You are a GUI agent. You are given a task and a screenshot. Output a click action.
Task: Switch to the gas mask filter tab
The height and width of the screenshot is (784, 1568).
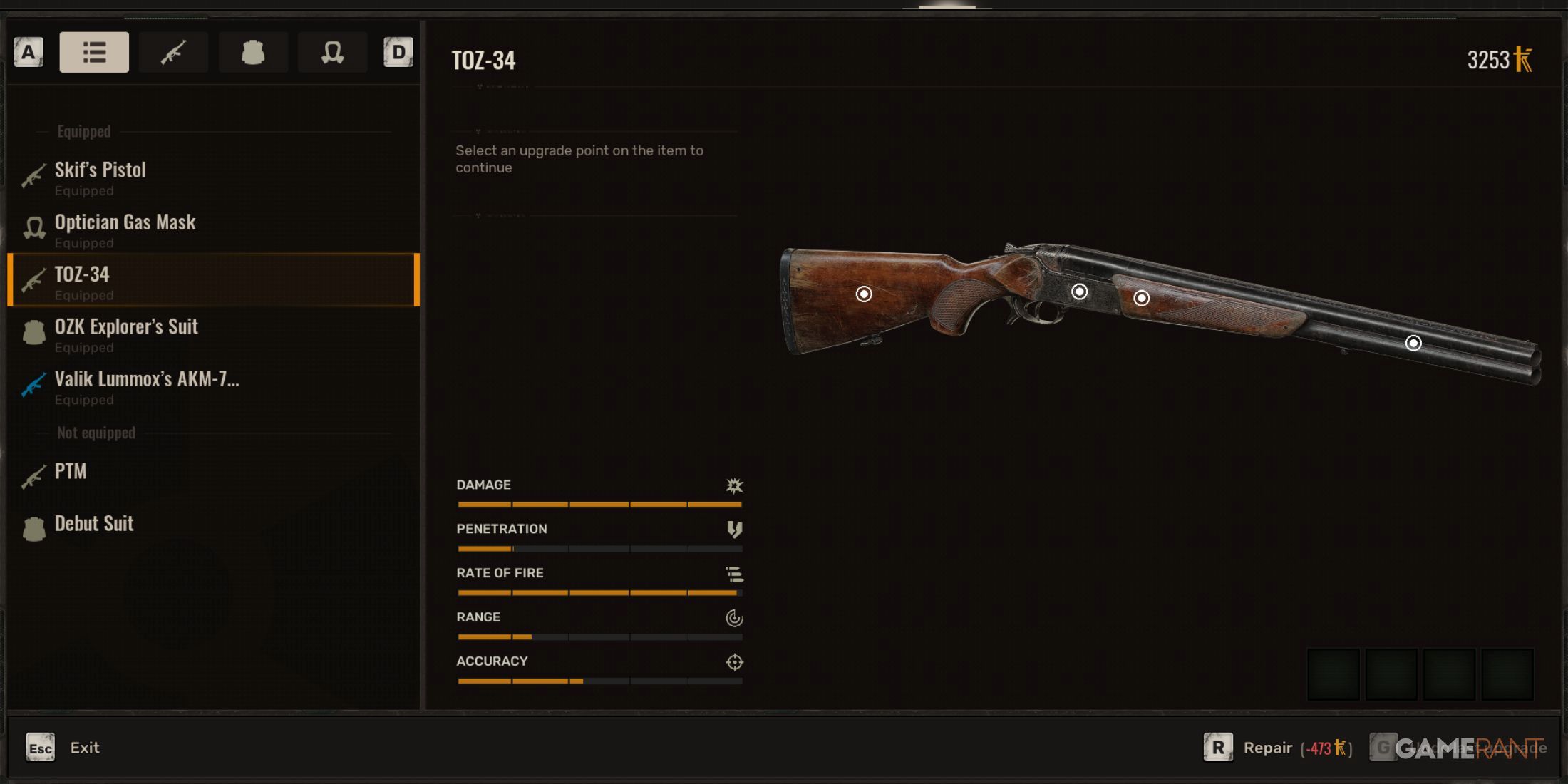click(x=332, y=52)
